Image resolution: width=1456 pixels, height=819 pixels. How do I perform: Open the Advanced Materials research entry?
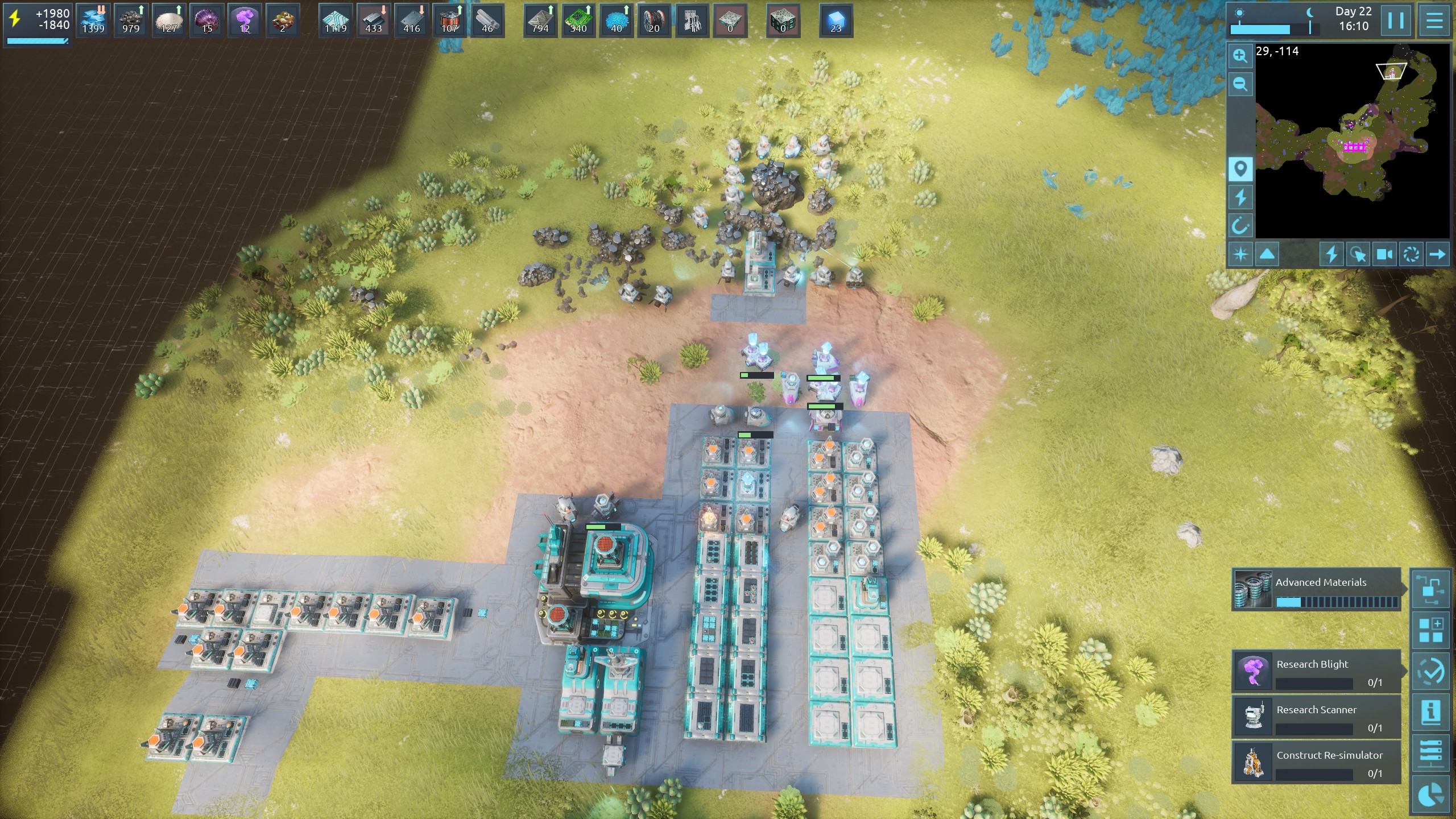[1316, 590]
